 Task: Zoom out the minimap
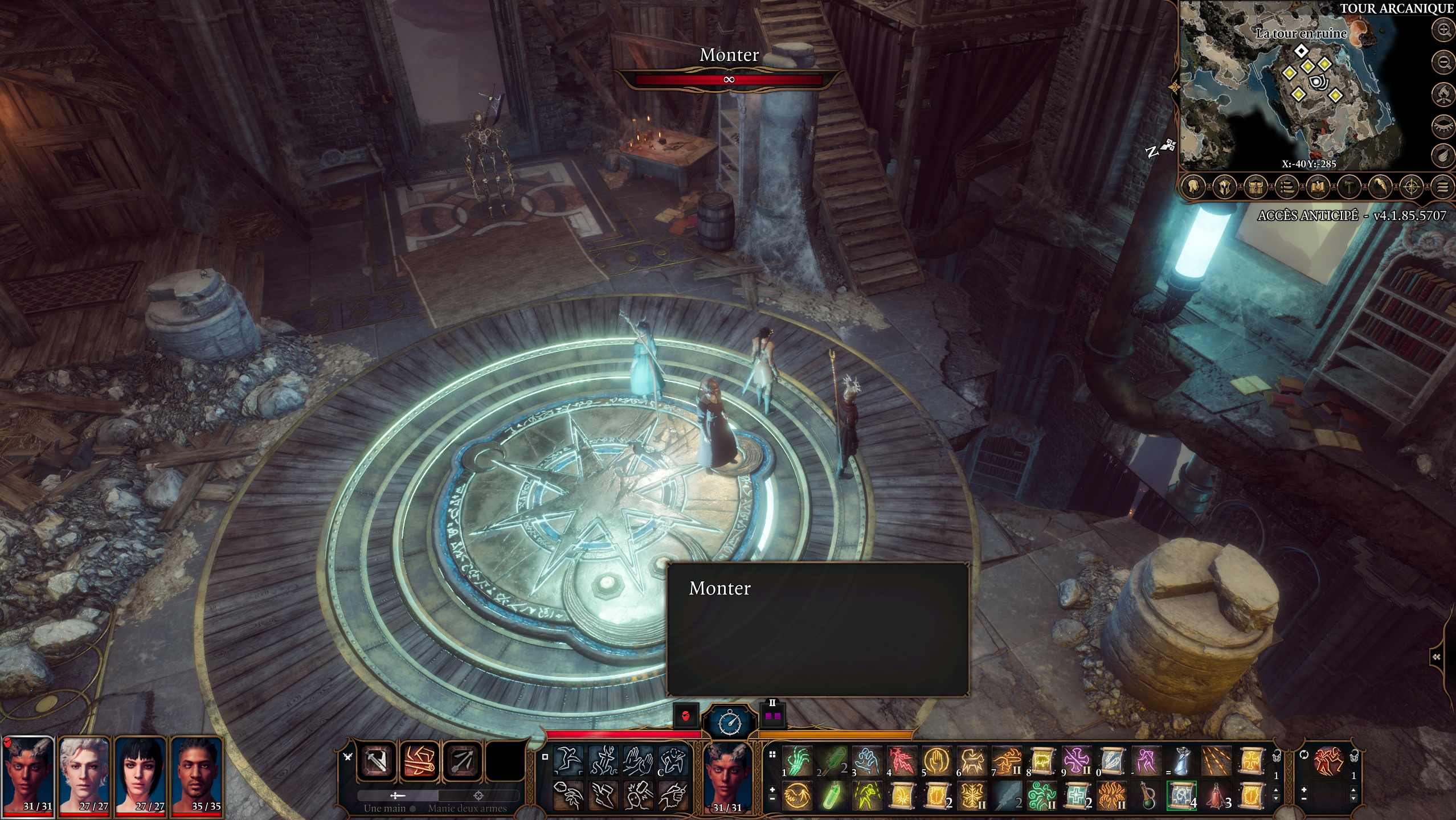[1443, 61]
